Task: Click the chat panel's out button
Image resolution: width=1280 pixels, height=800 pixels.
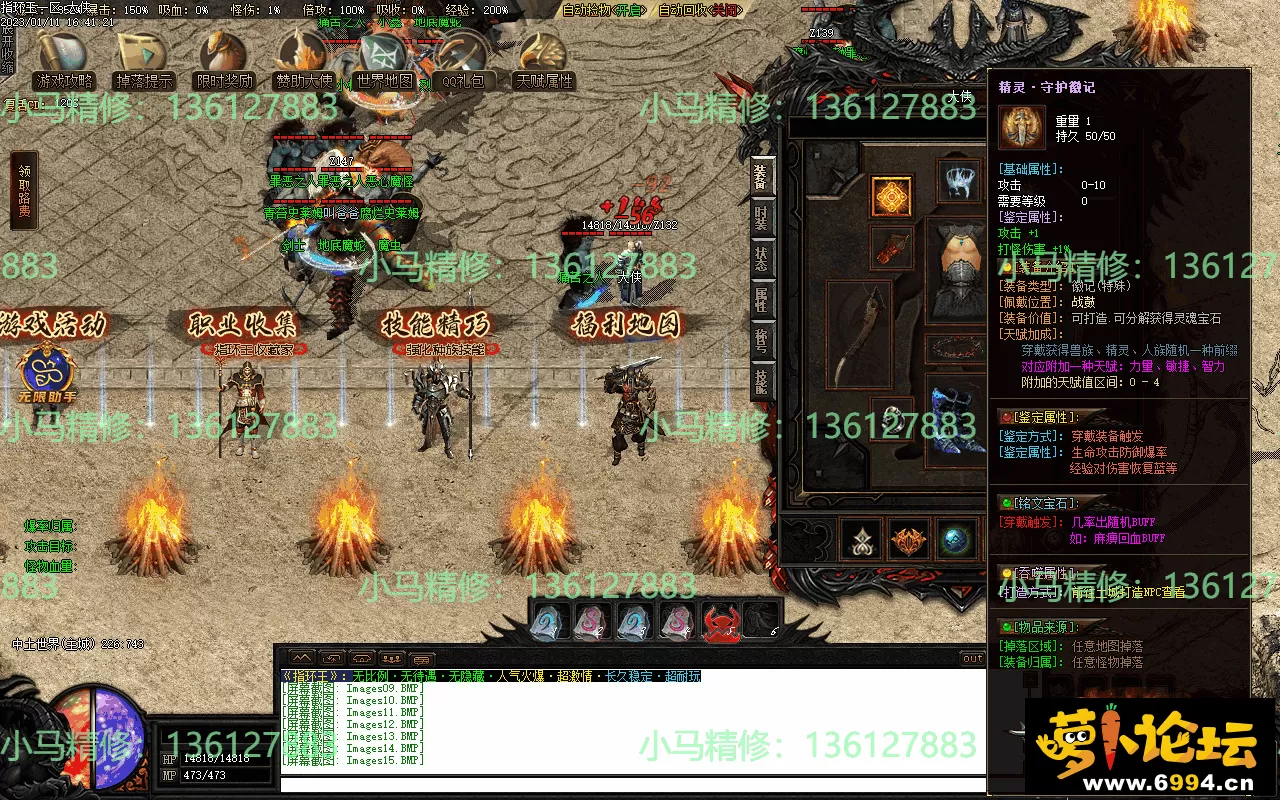Action: coord(972,659)
